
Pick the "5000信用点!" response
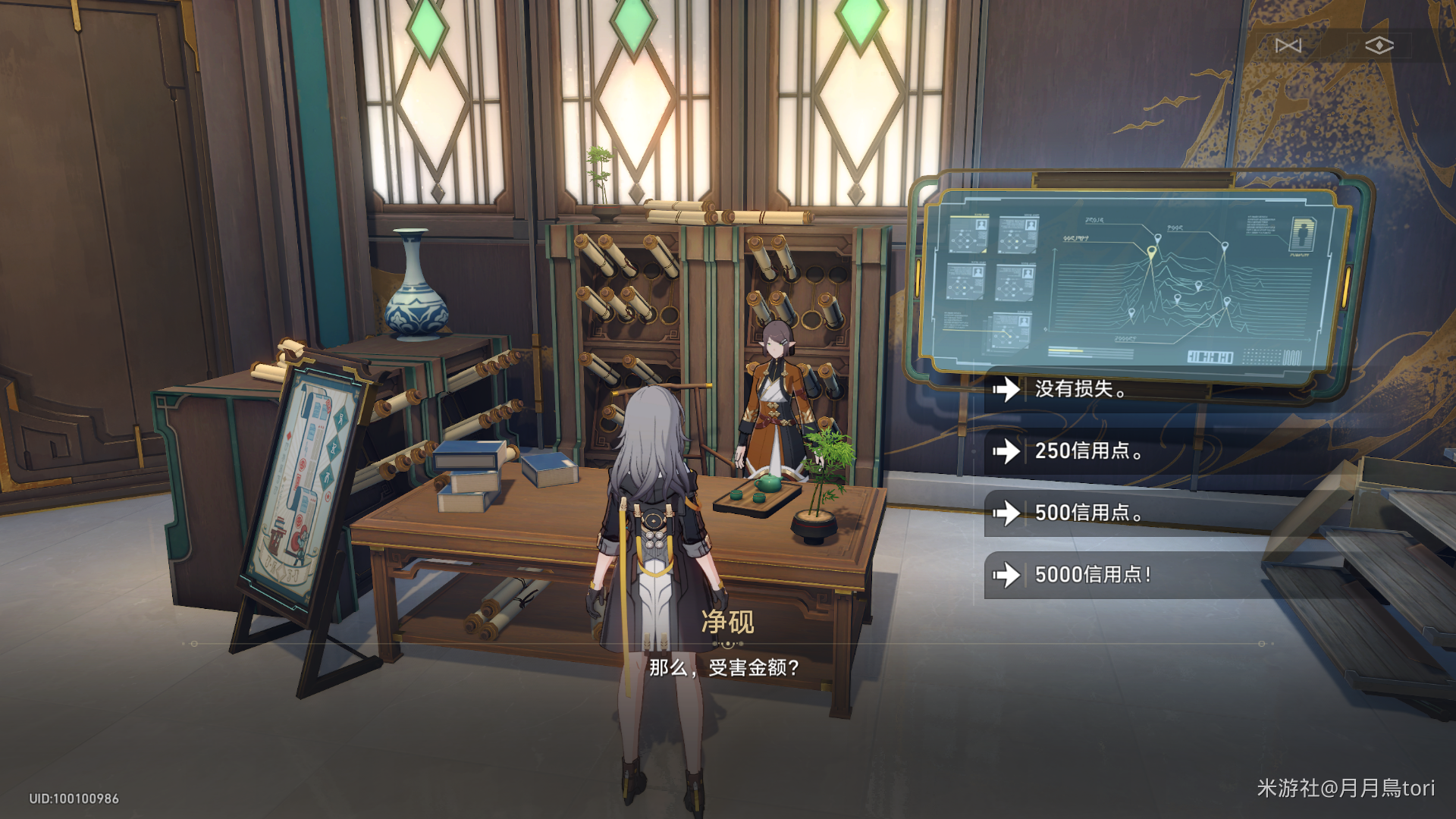(1092, 575)
